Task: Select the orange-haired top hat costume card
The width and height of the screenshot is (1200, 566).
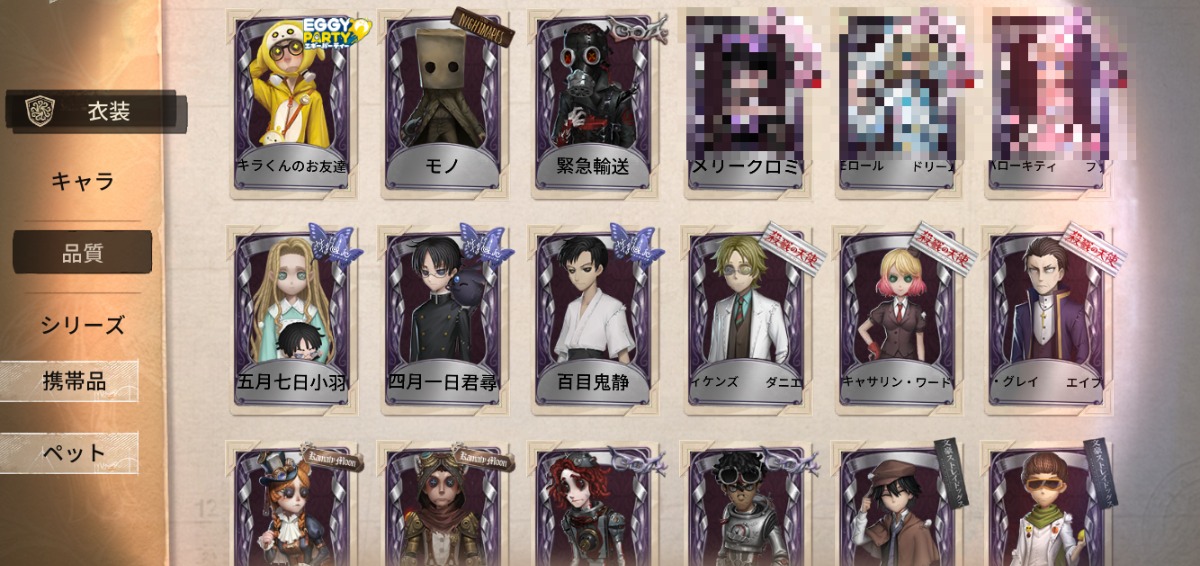Action: click(x=293, y=508)
